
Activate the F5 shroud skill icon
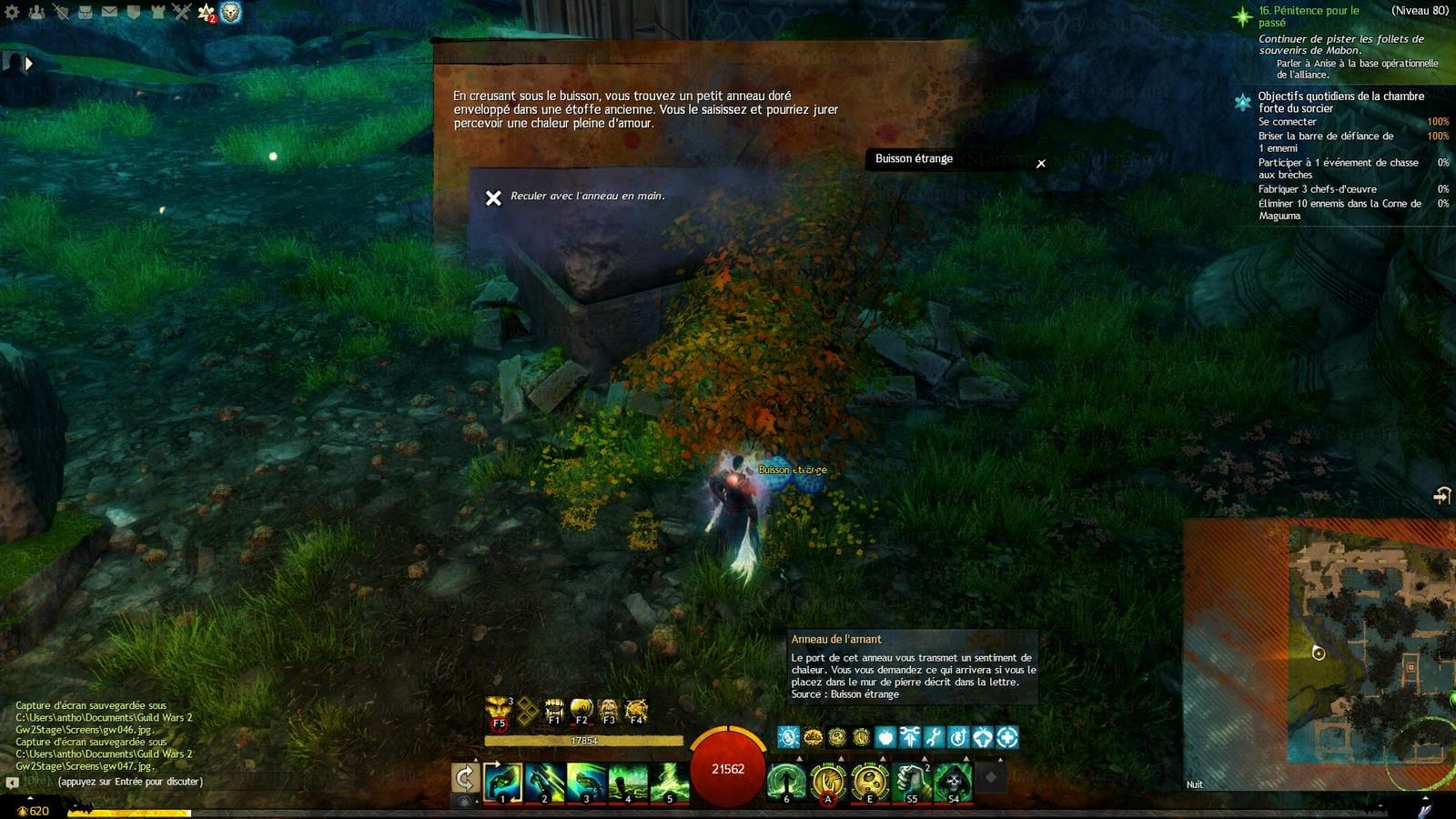pos(499,711)
